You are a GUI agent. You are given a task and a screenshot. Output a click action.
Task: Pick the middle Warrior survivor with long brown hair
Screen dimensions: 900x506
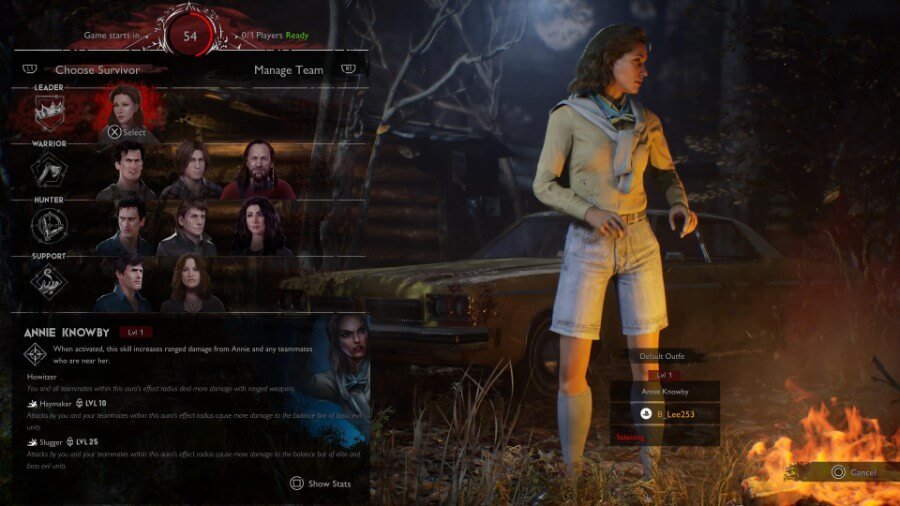click(x=191, y=169)
